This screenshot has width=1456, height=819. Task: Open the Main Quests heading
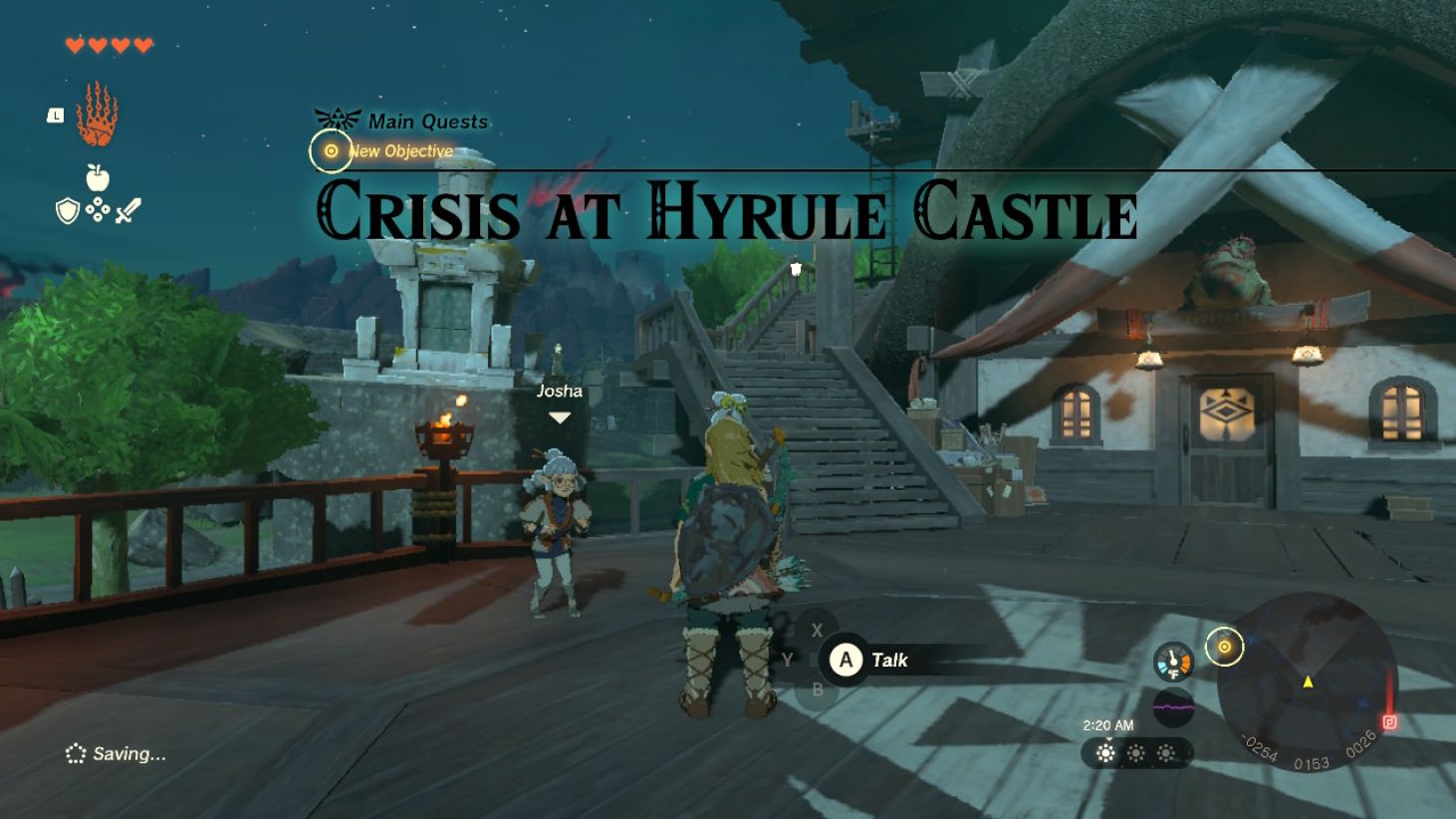[x=428, y=121]
